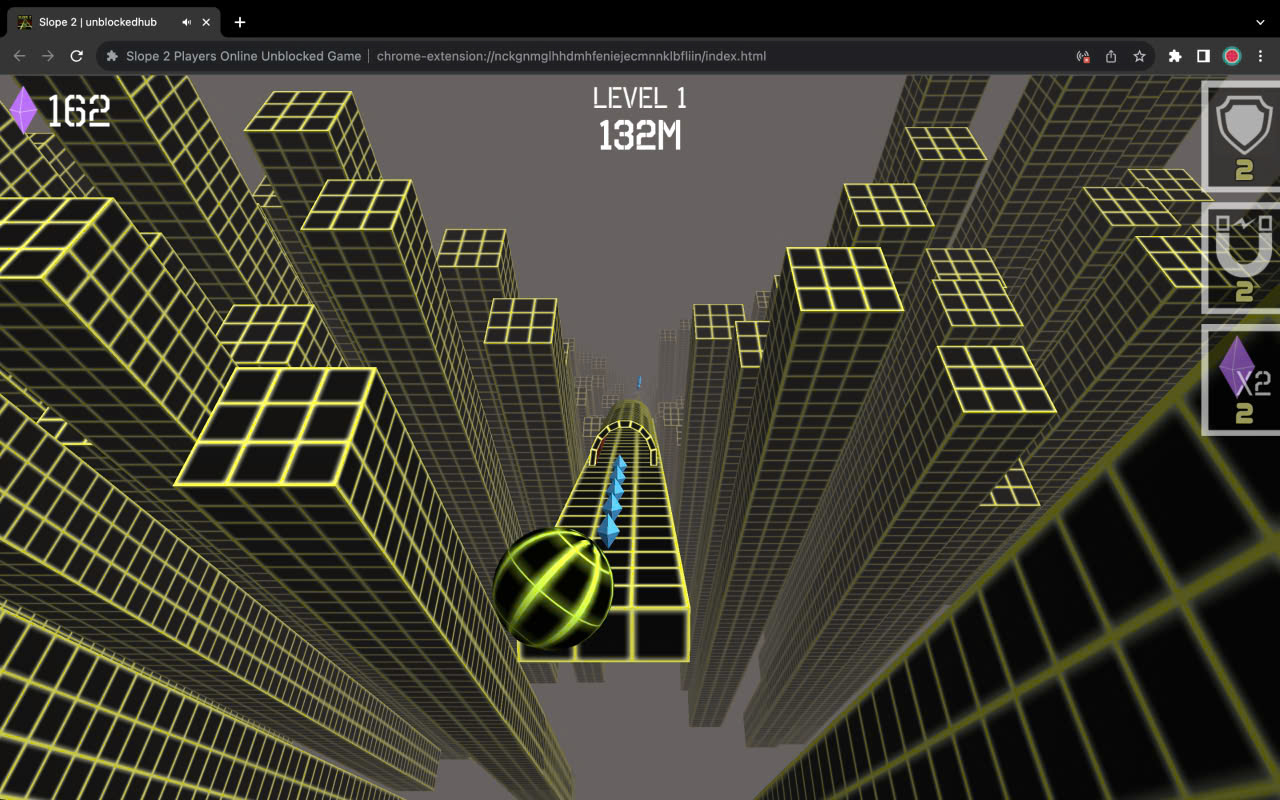Open a new browser tab

(x=240, y=22)
